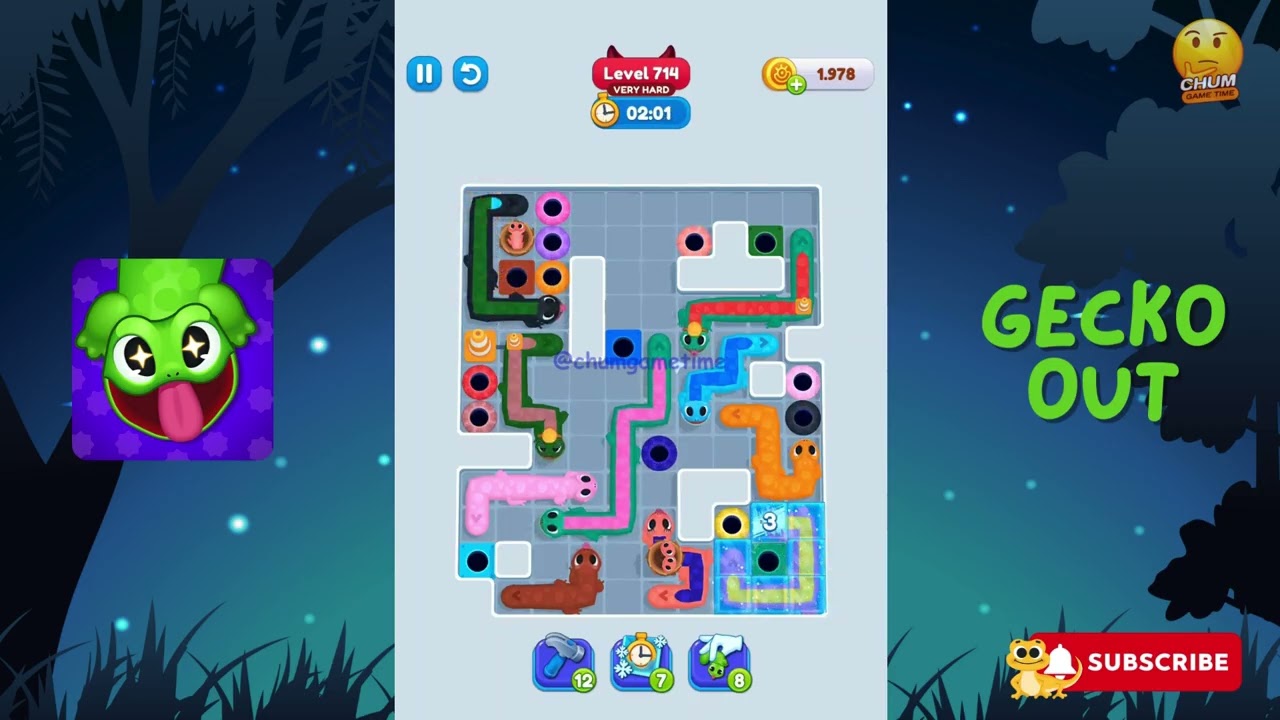1280x720 pixels.
Task: Click the 02:01 countdown timer
Action: tap(651, 113)
